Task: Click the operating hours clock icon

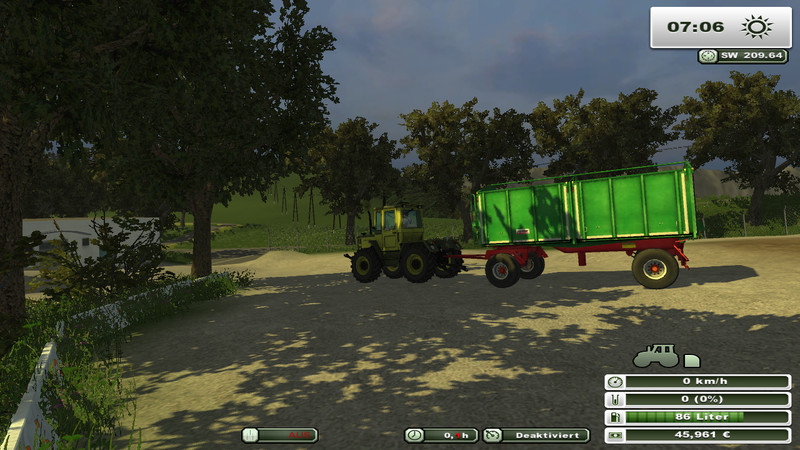Action: coord(414,435)
